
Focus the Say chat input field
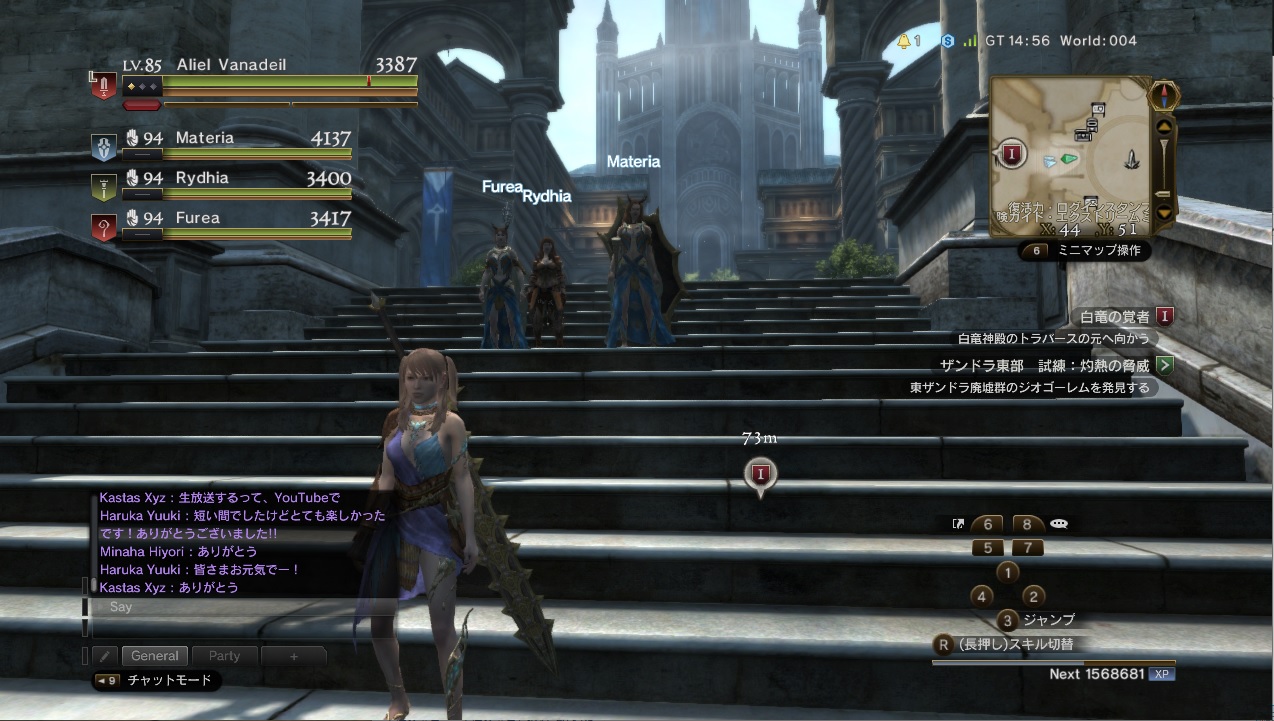click(x=240, y=607)
